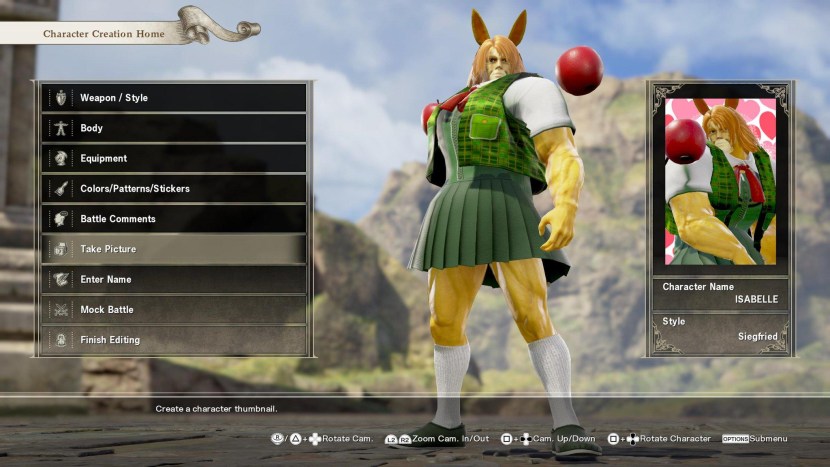830x467 pixels.
Task: Start a Mock Battle from the menu
Action: pyautogui.click(x=174, y=309)
